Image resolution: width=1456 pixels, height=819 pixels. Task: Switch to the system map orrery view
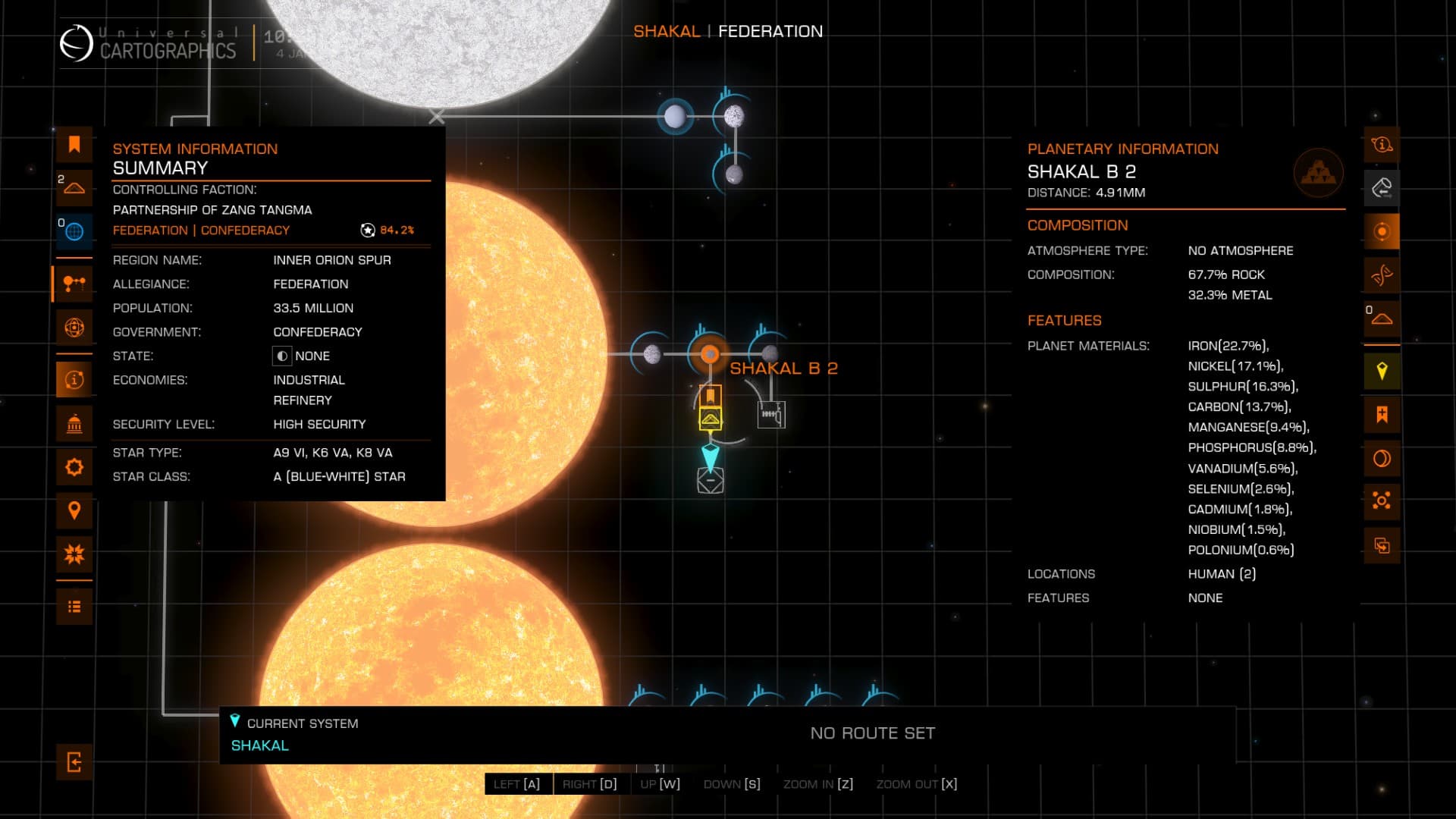tap(74, 284)
